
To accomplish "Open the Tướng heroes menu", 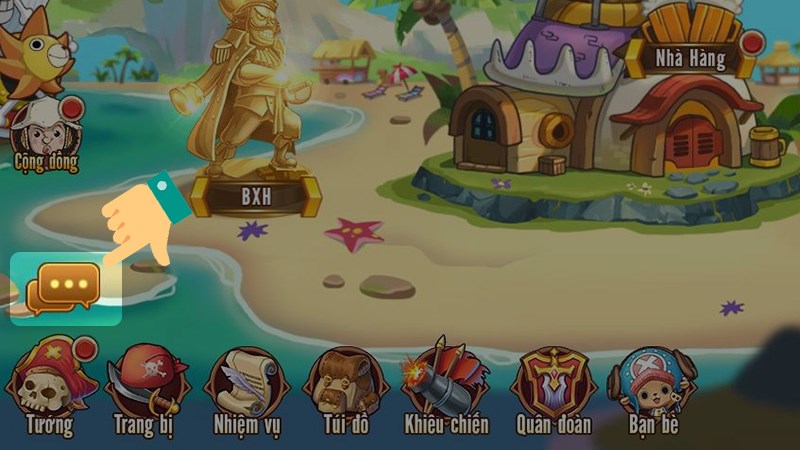I will click(x=52, y=385).
